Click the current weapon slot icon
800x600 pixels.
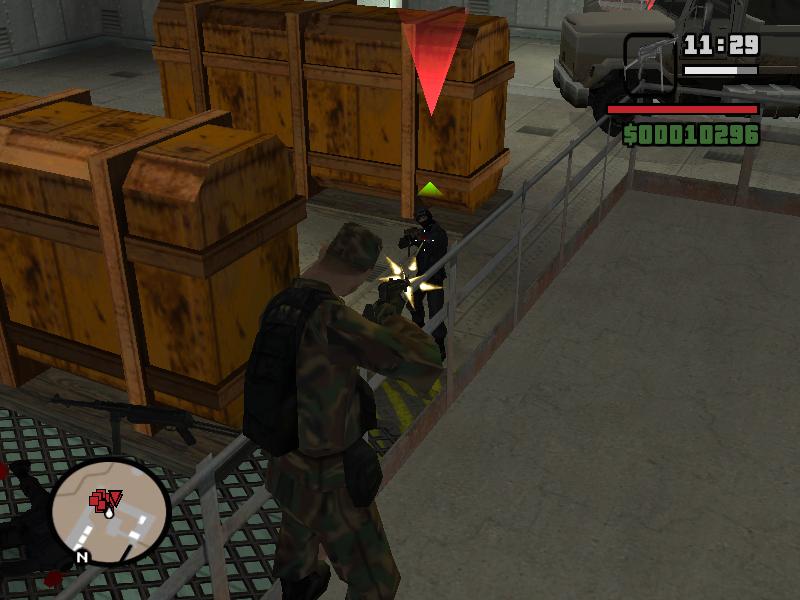649,63
